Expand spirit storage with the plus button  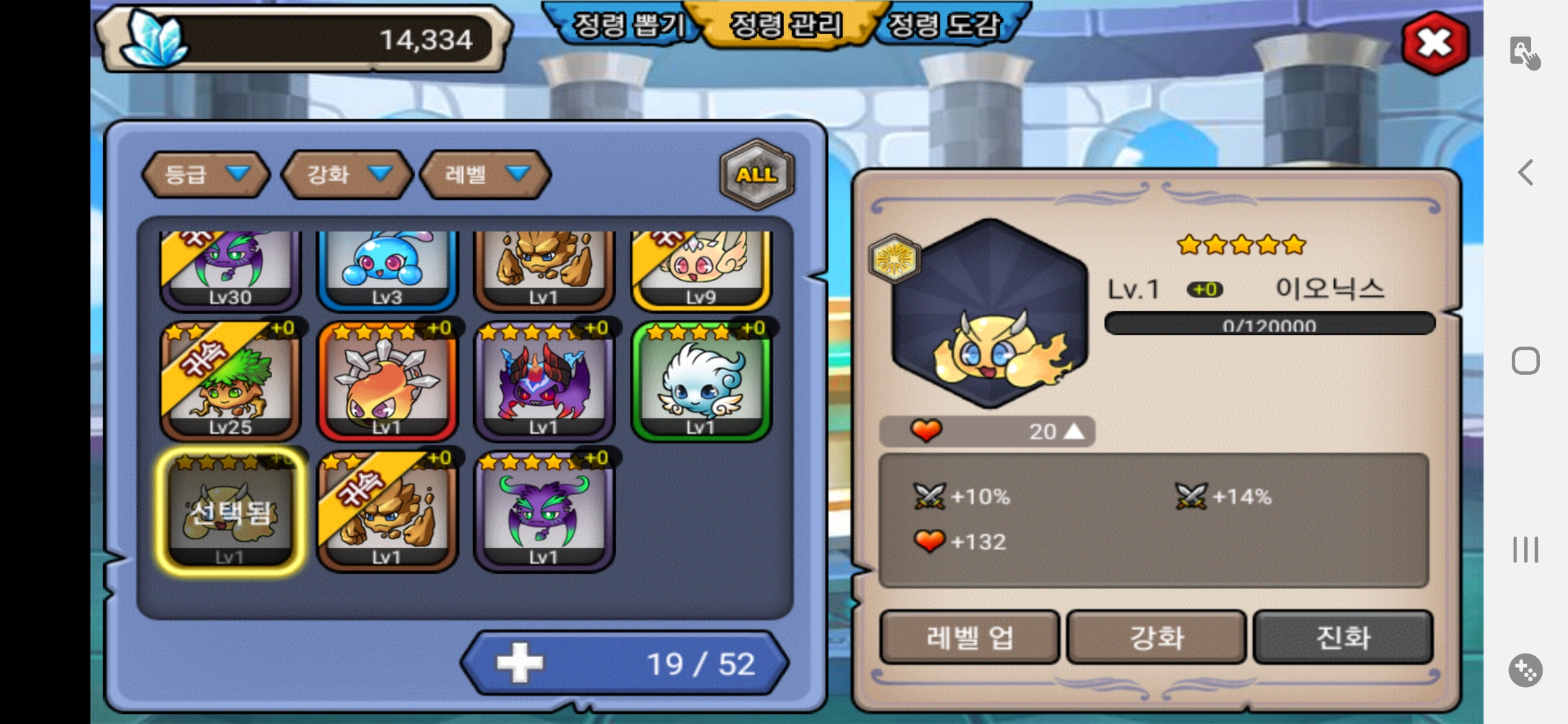[x=520, y=663]
